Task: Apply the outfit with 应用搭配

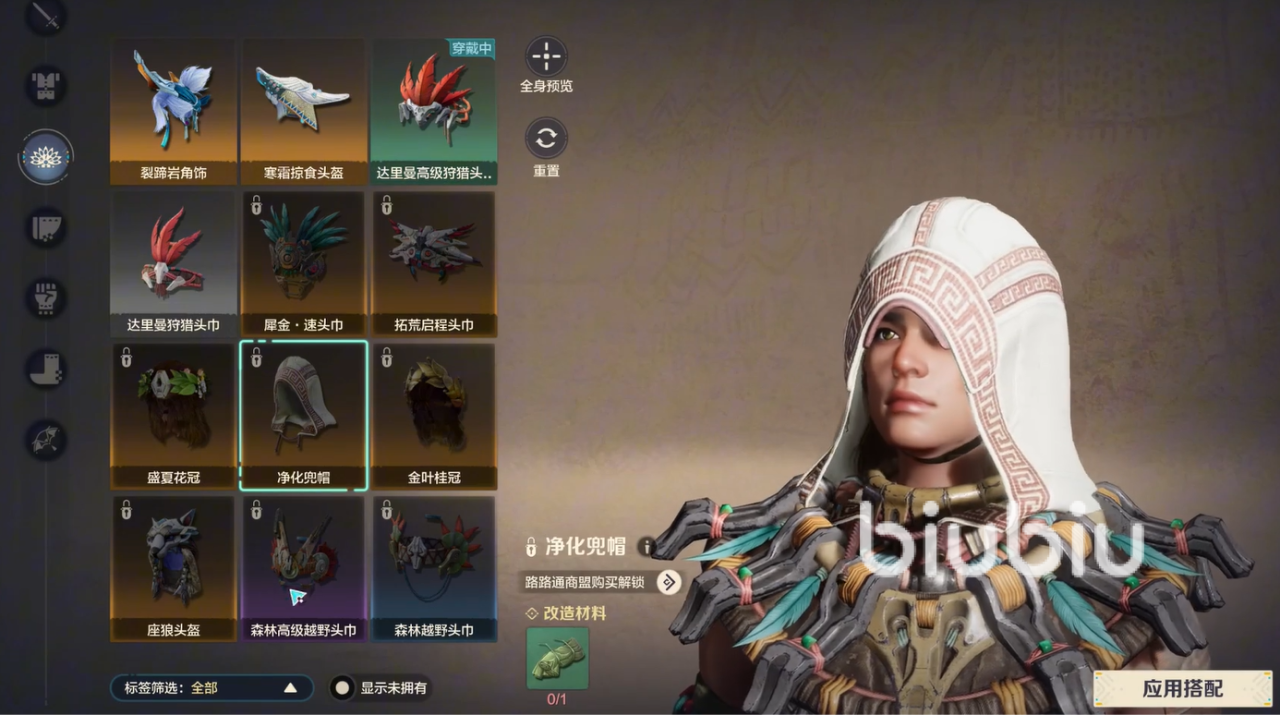Action: [x=1182, y=688]
